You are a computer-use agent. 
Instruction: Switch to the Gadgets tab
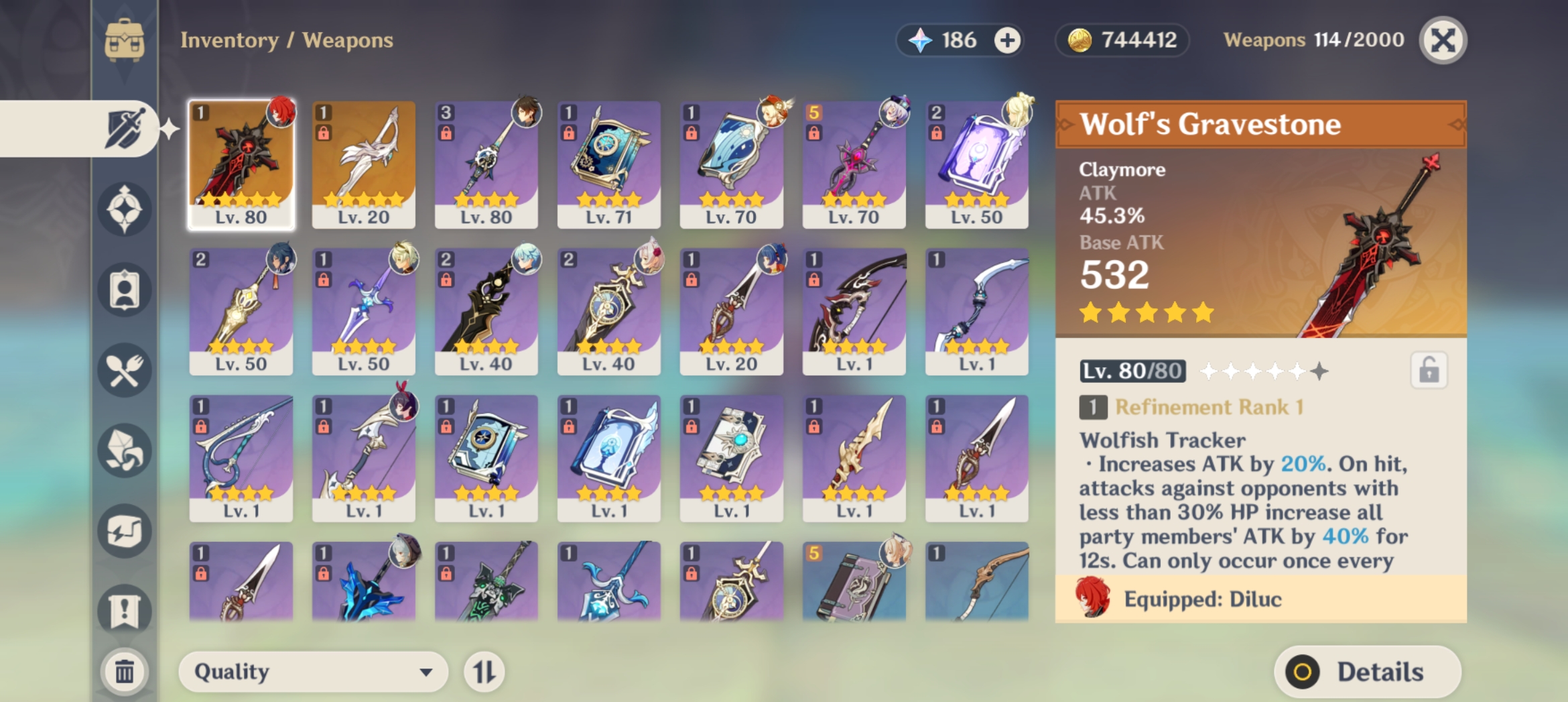tap(125, 531)
